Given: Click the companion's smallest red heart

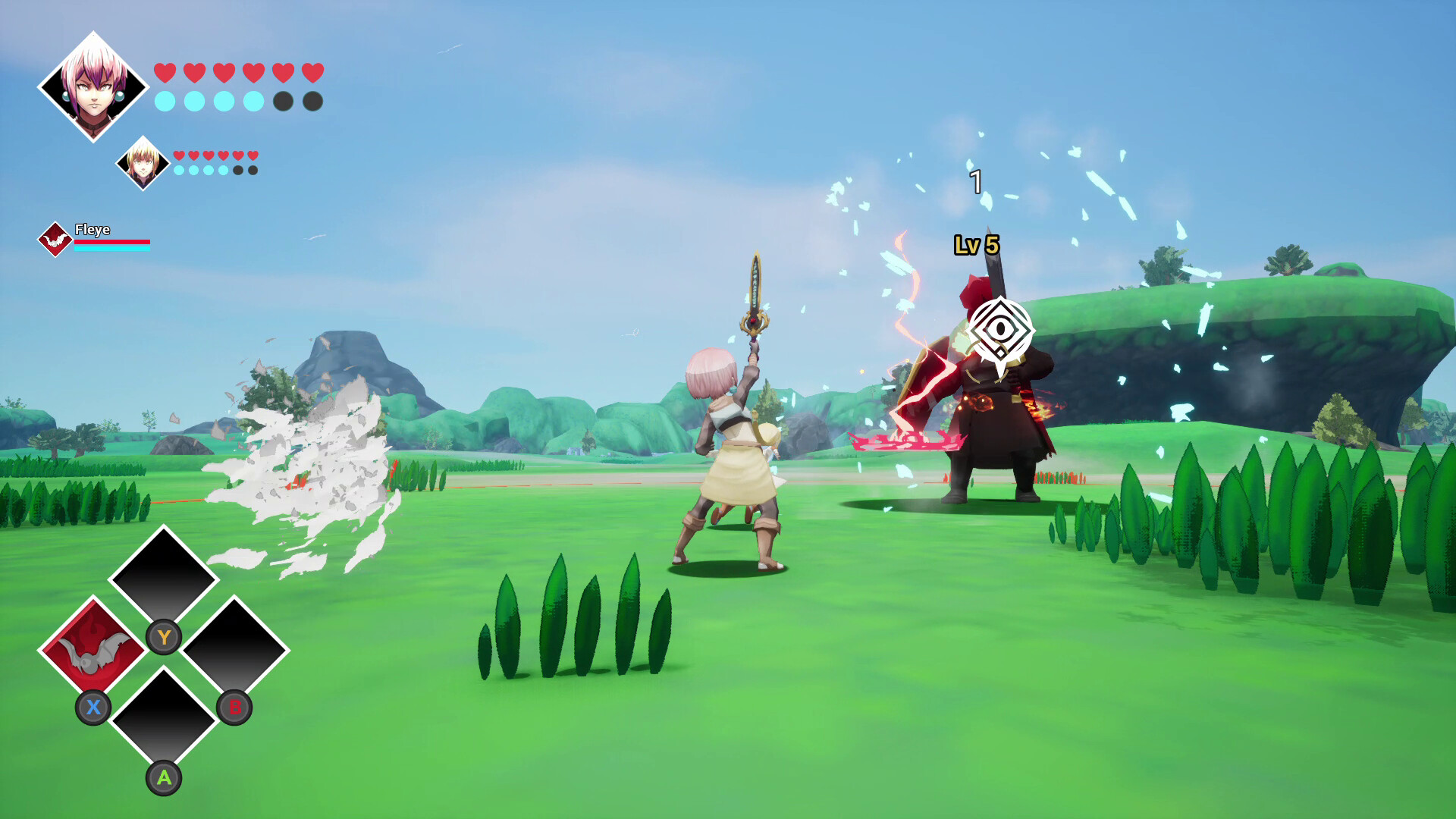Looking at the screenshot, I should pos(253,154).
